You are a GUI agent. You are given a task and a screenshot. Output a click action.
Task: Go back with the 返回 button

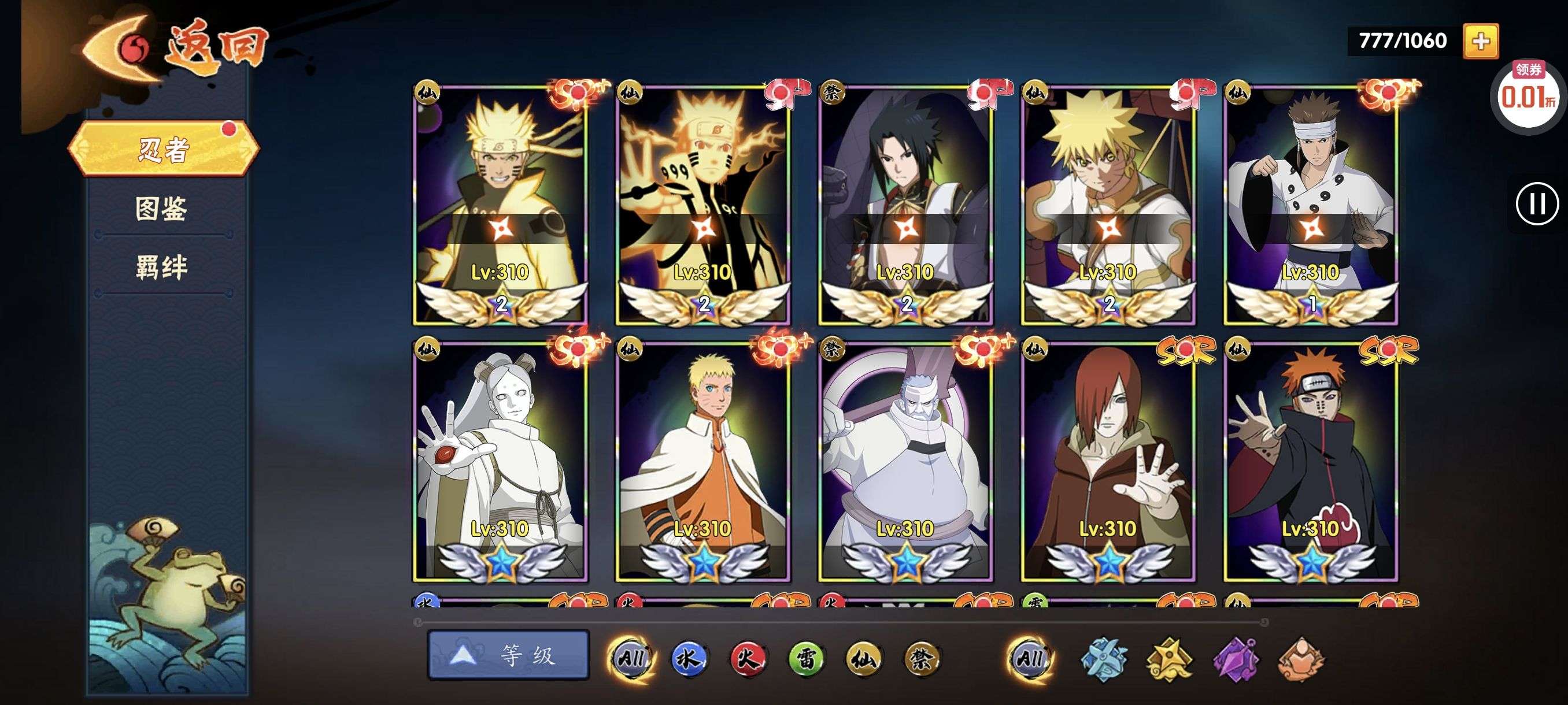(x=176, y=49)
